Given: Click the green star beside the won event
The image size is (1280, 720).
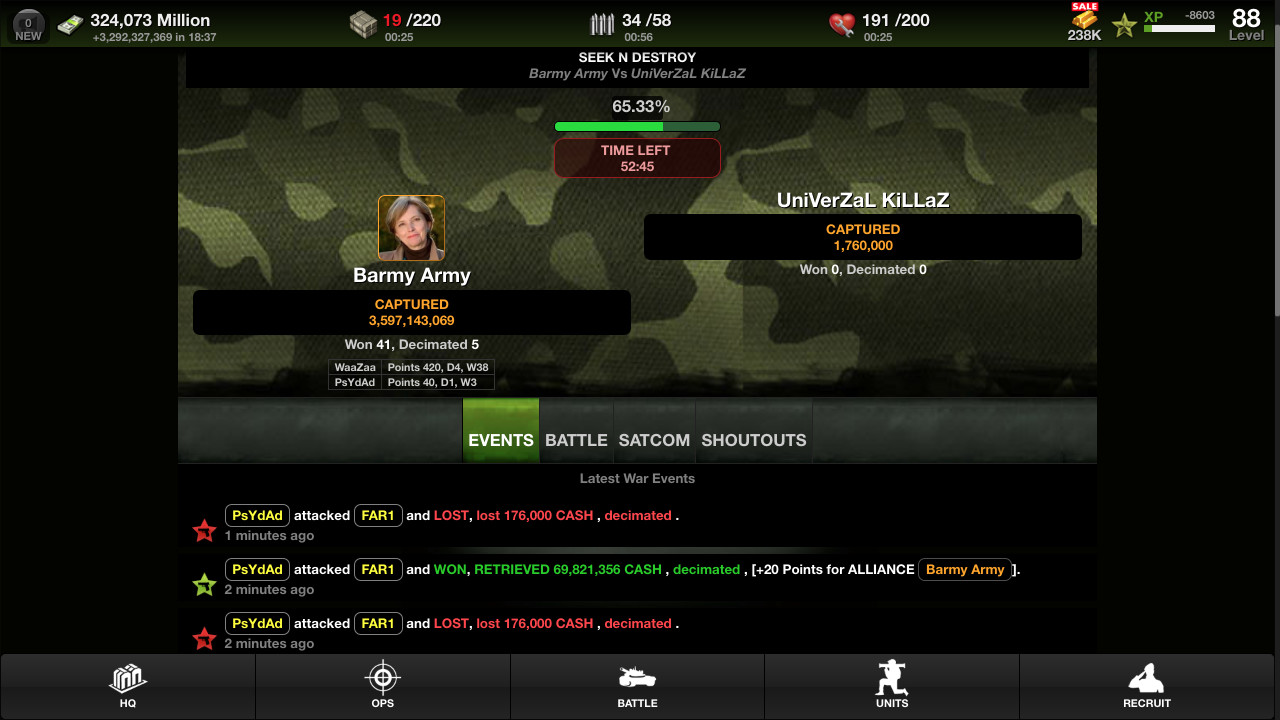Looking at the screenshot, I should [x=204, y=584].
